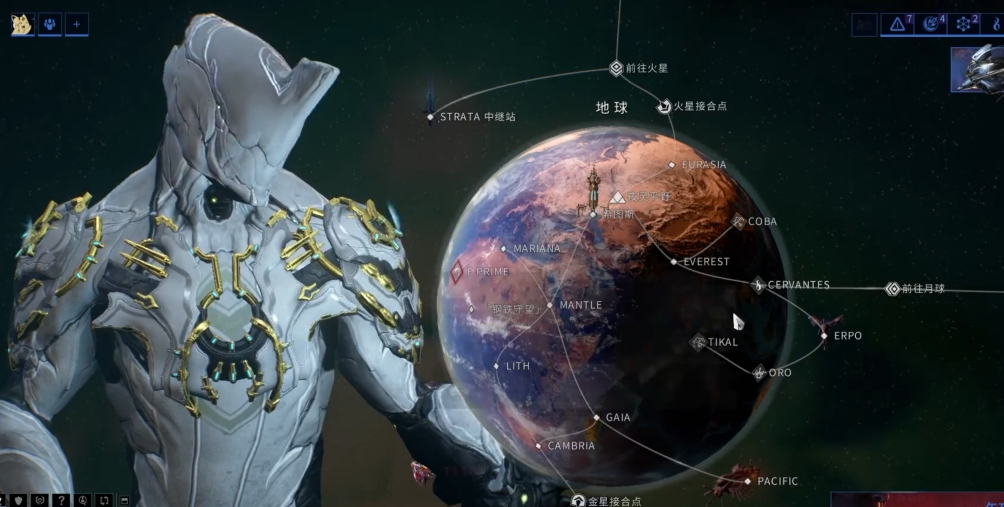Select the EVEREST mission node
This screenshot has width=1004, height=507.
point(674,262)
